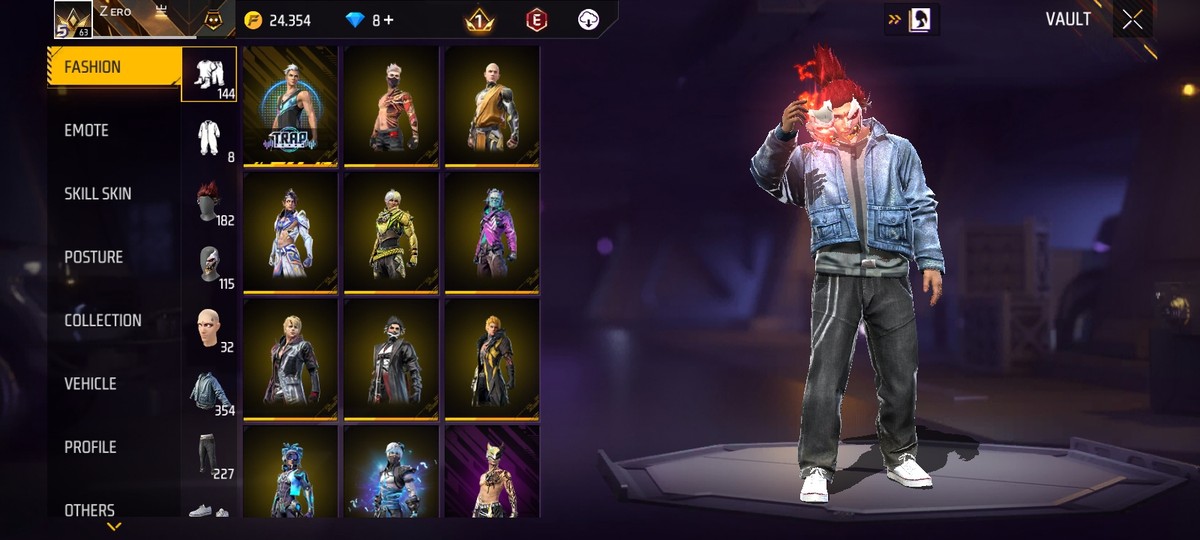Select the orange monk robe outfit
The image size is (1200, 540).
coord(491,105)
